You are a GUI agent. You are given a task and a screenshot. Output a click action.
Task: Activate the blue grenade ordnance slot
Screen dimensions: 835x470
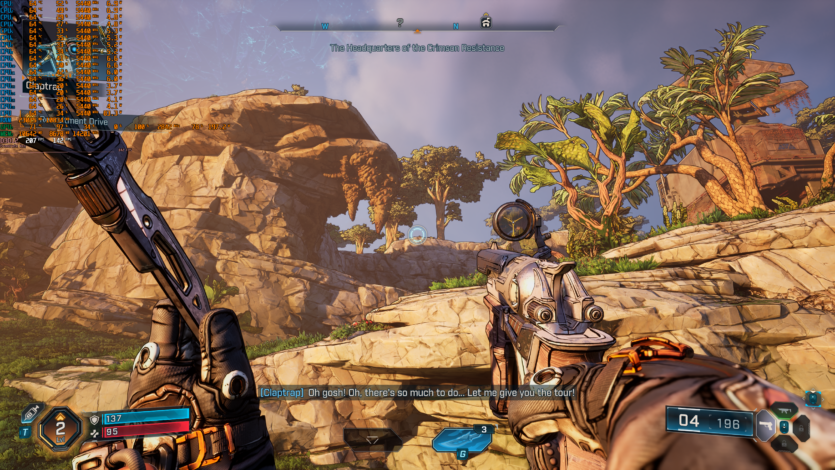click(x=460, y=440)
